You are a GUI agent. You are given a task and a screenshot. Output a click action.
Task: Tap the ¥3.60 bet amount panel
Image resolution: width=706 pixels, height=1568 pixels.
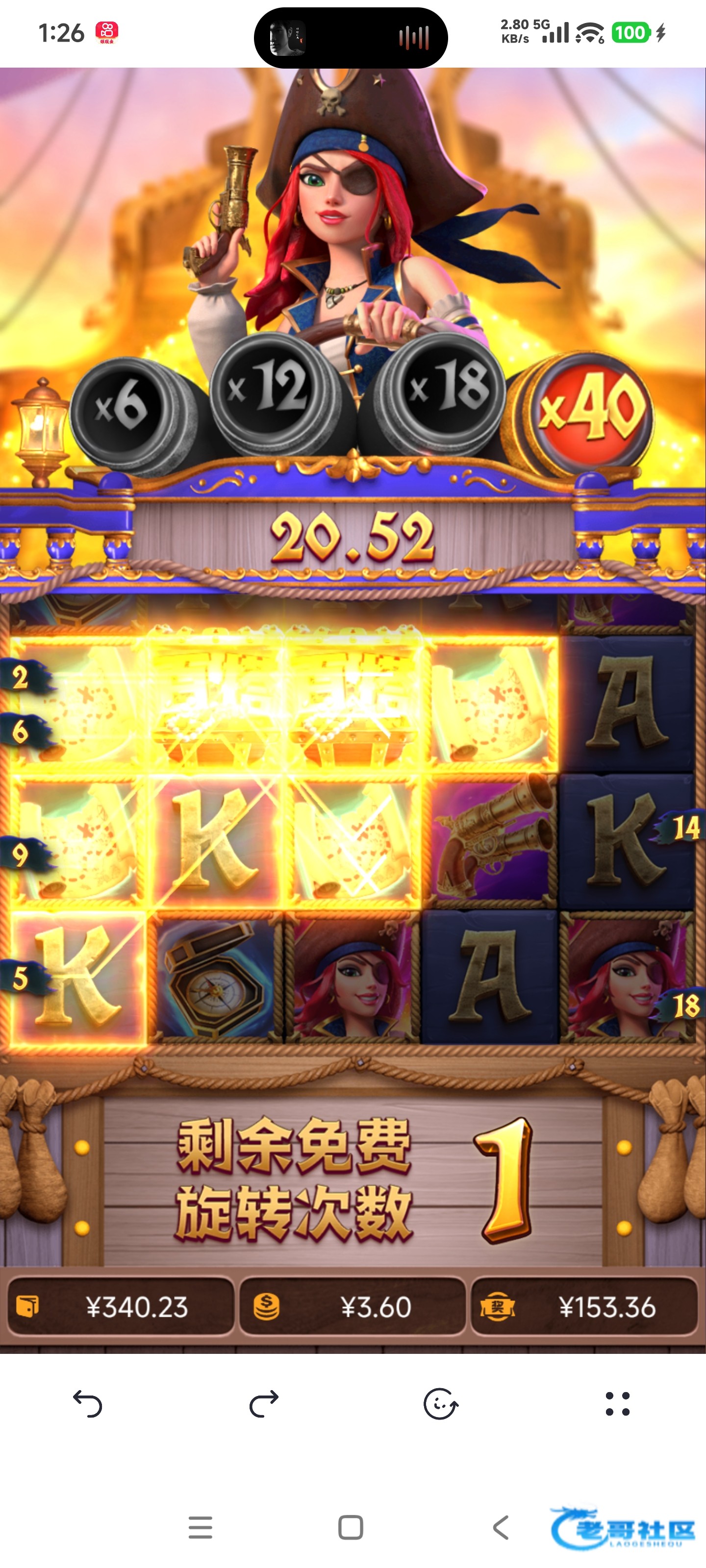pos(352,1307)
